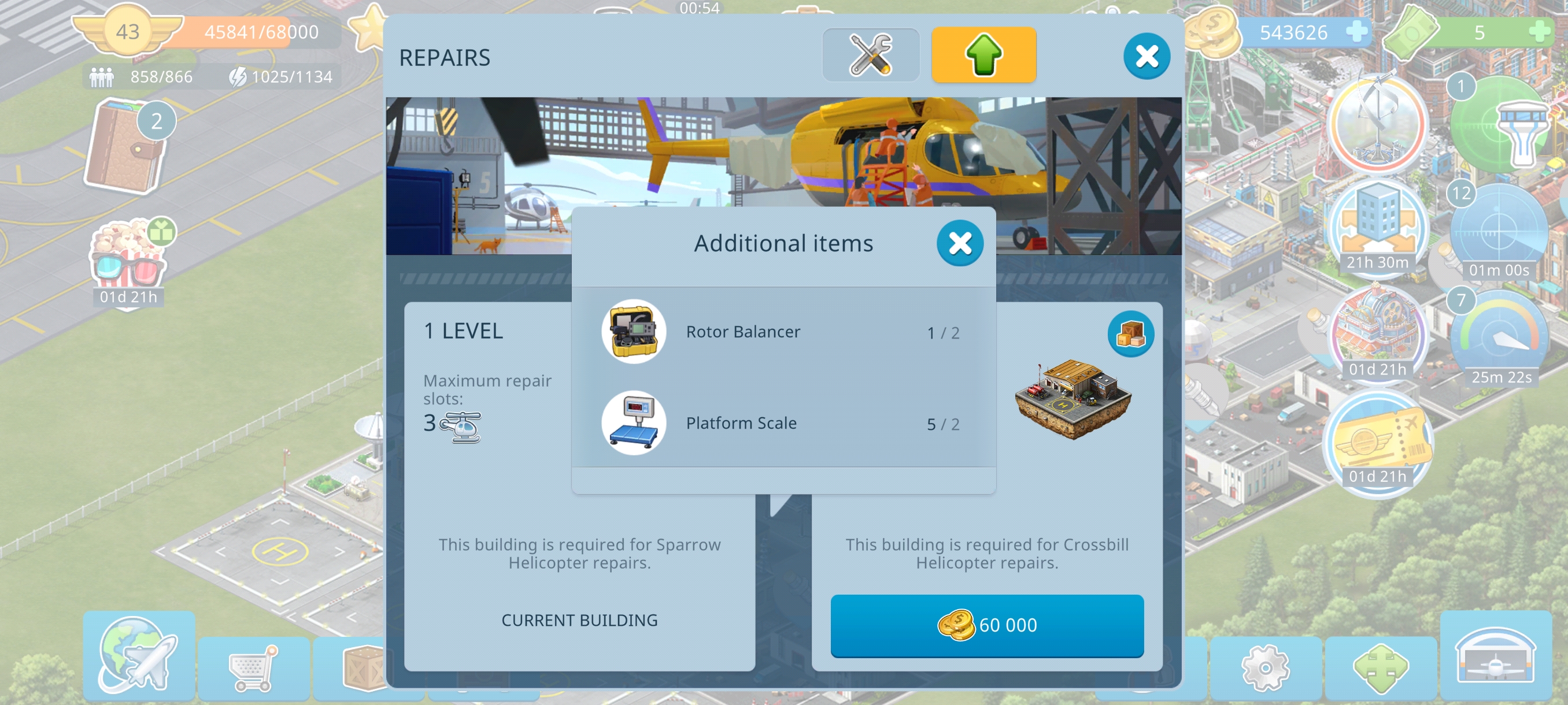Viewport: 1568px width, 705px height.
Task: Switch to the wrench and screwdriver tab
Action: pos(870,55)
